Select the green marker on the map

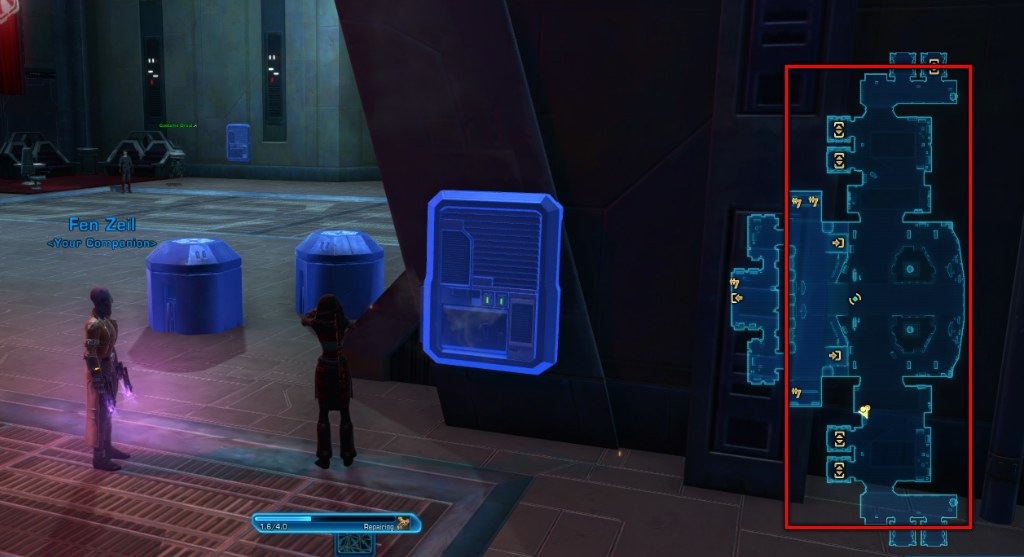tap(854, 298)
